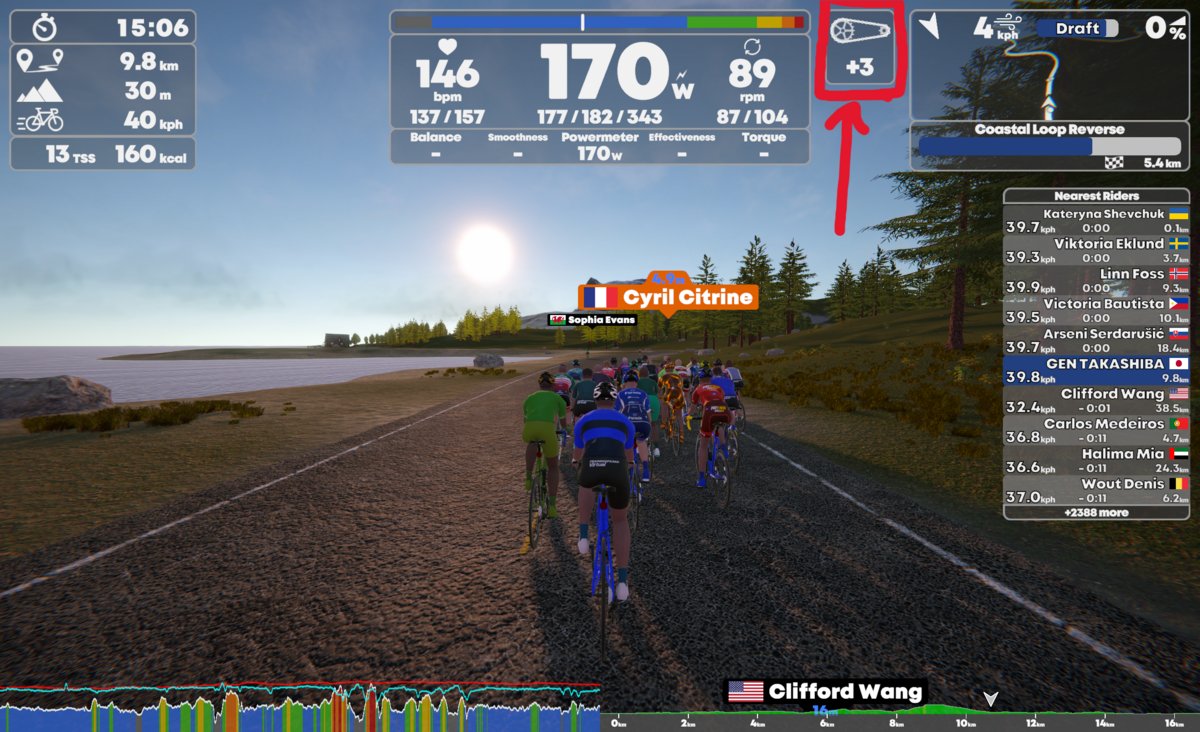Click the Coastal Loop Reverse progress panel
1200x732 pixels.
tap(1049, 146)
